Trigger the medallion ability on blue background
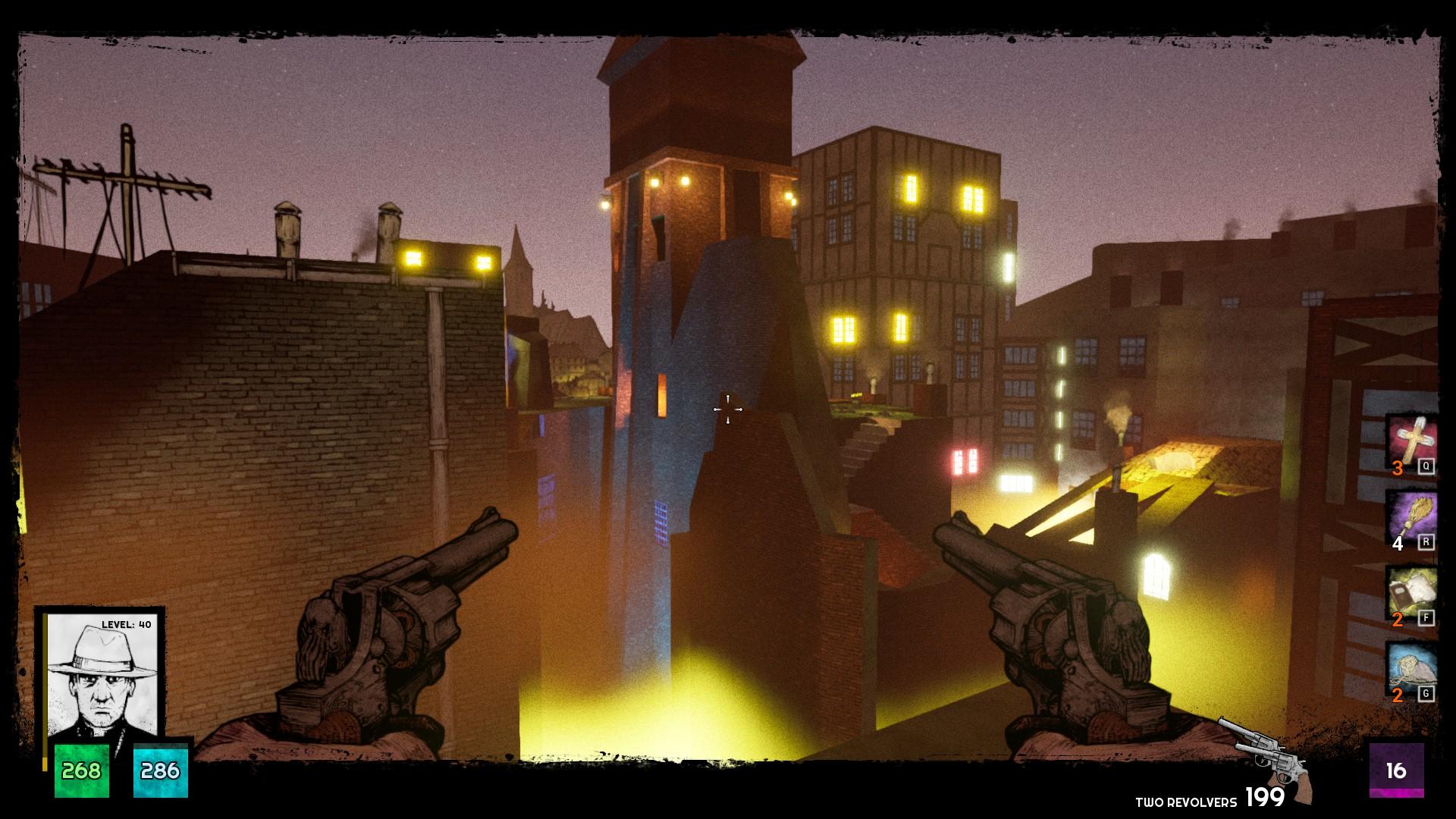The height and width of the screenshot is (819, 1456). (1410, 670)
